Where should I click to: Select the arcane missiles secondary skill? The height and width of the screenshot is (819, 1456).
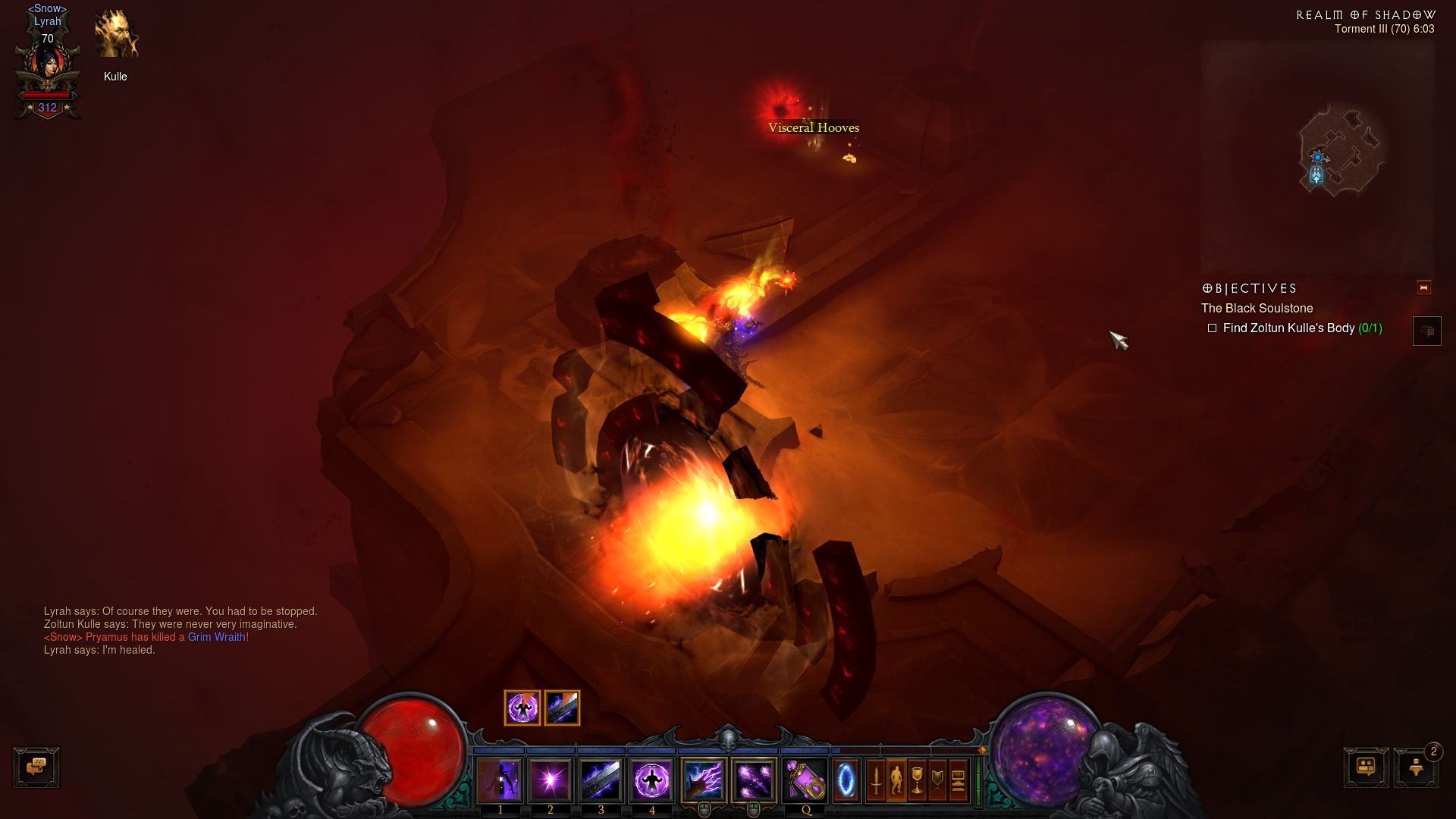(x=754, y=780)
